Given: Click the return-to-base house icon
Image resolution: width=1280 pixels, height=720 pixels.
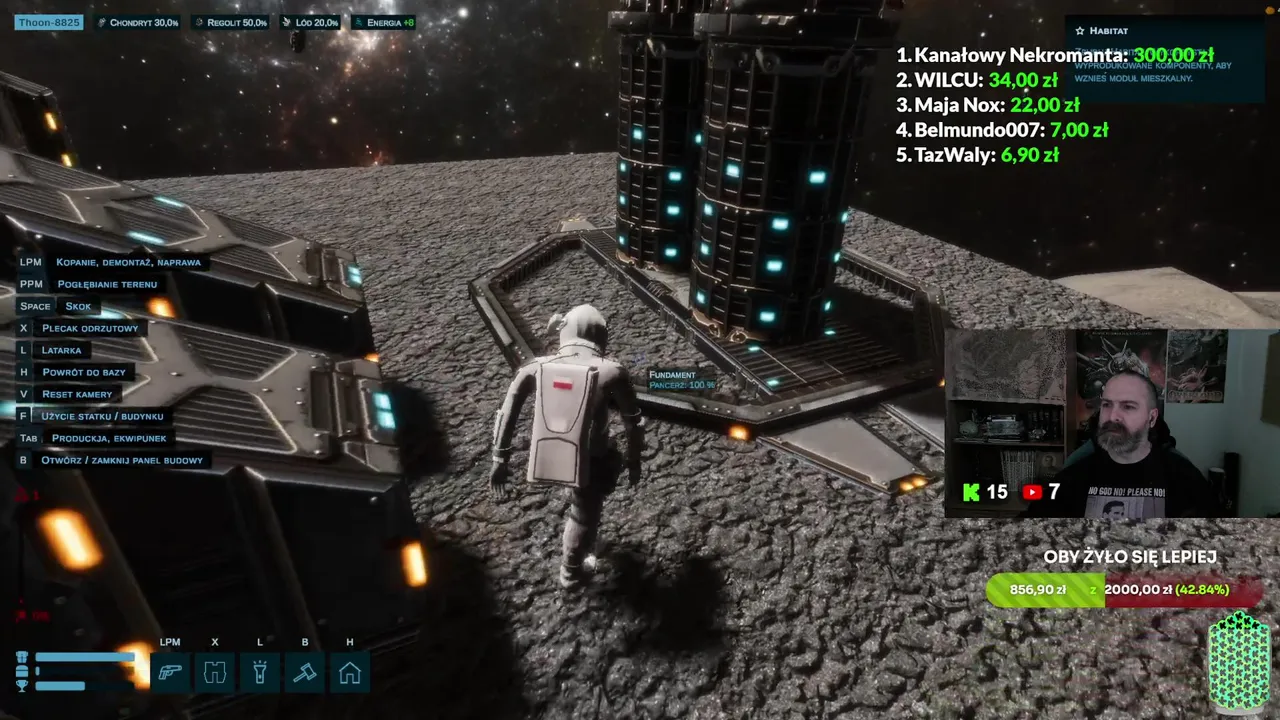Looking at the screenshot, I should (350, 672).
